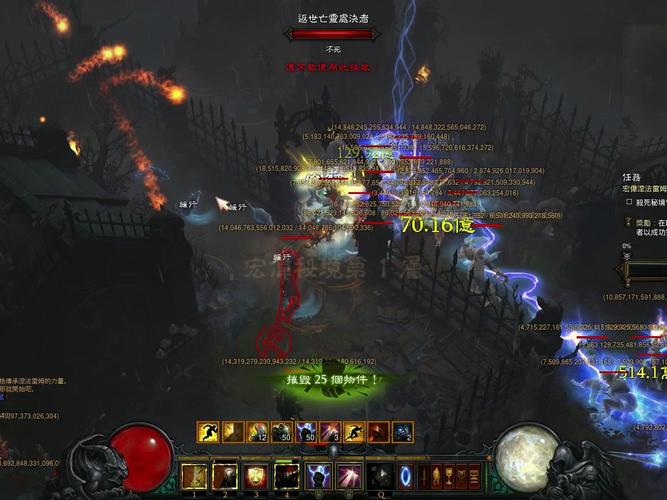This screenshot has height=500, width=667.
Task: Cast the red skill in slot 4
Action: pyautogui.click(x=287, y=476)
